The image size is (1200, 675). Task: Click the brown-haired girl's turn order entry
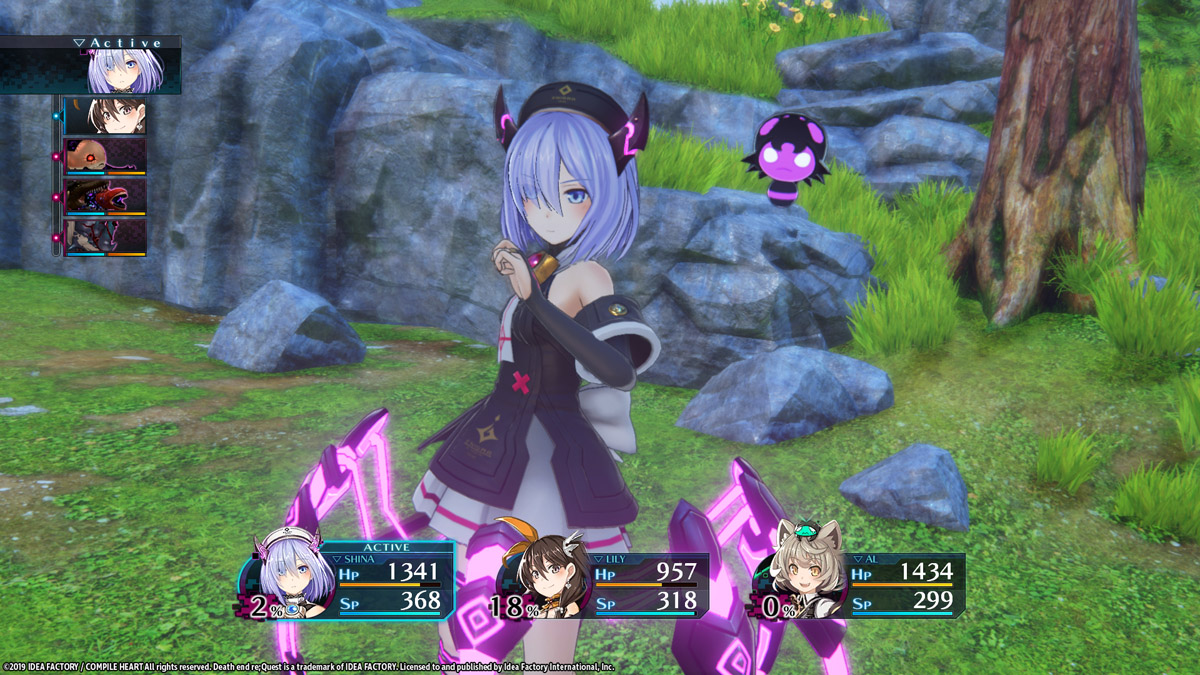(105, 116)
